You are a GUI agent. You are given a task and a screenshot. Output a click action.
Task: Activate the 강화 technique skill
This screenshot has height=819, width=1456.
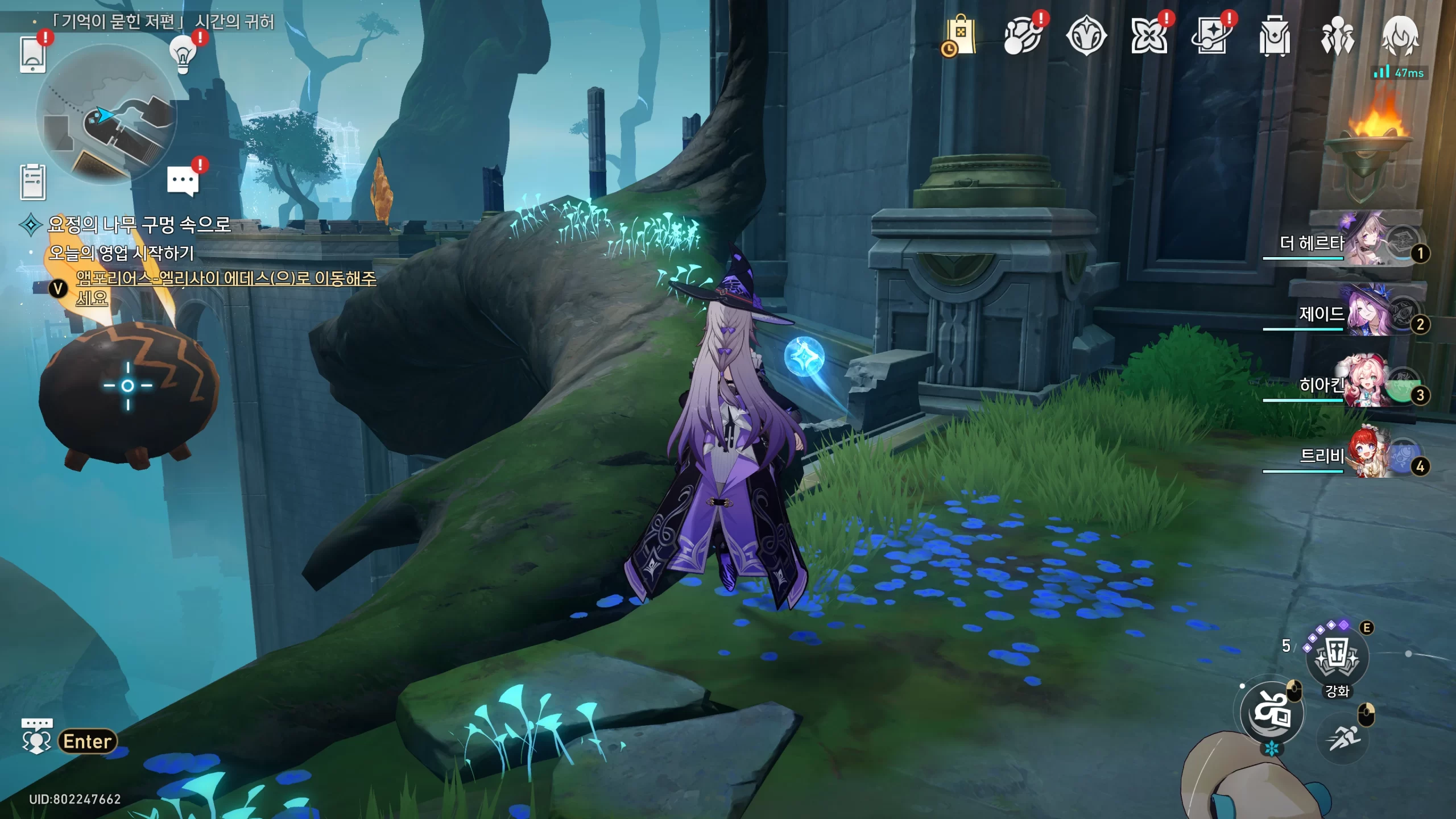[1337, 657]
